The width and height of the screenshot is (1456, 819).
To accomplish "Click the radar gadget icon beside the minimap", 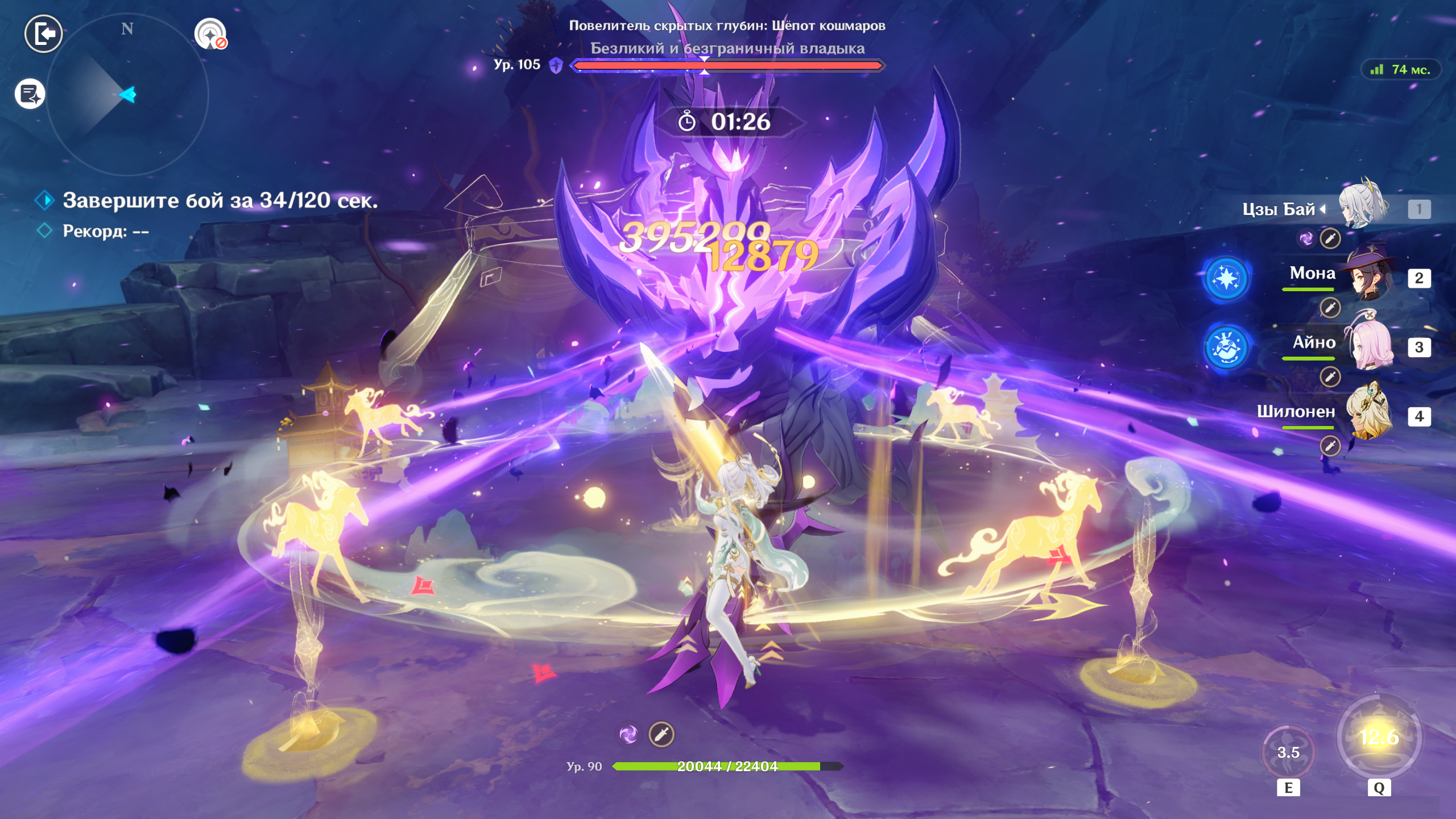I will click(210, 34).
